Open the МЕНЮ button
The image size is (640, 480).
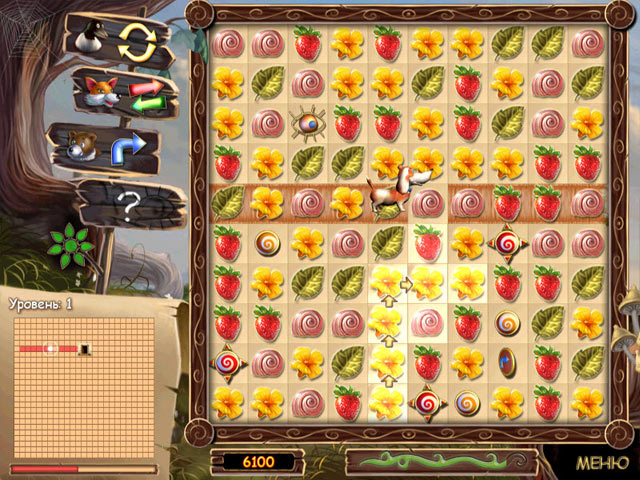pos(602,463)
